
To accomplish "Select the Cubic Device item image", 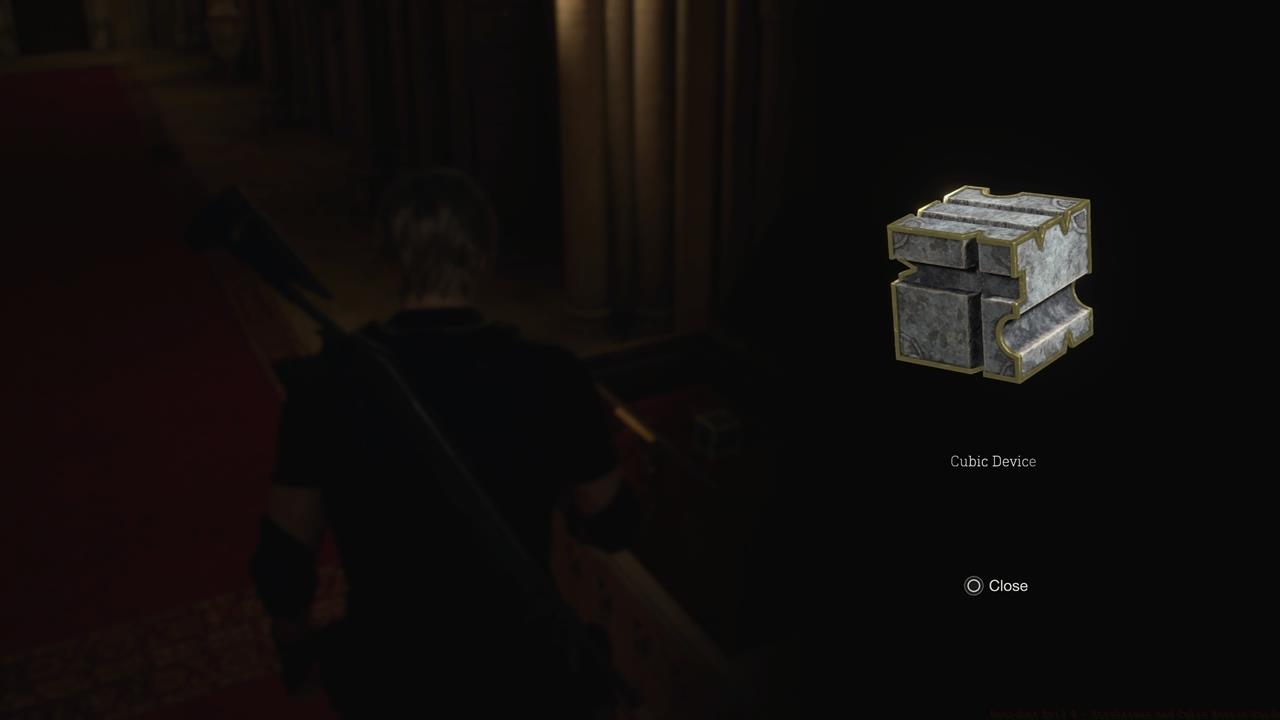I will (x=990, y=280).
